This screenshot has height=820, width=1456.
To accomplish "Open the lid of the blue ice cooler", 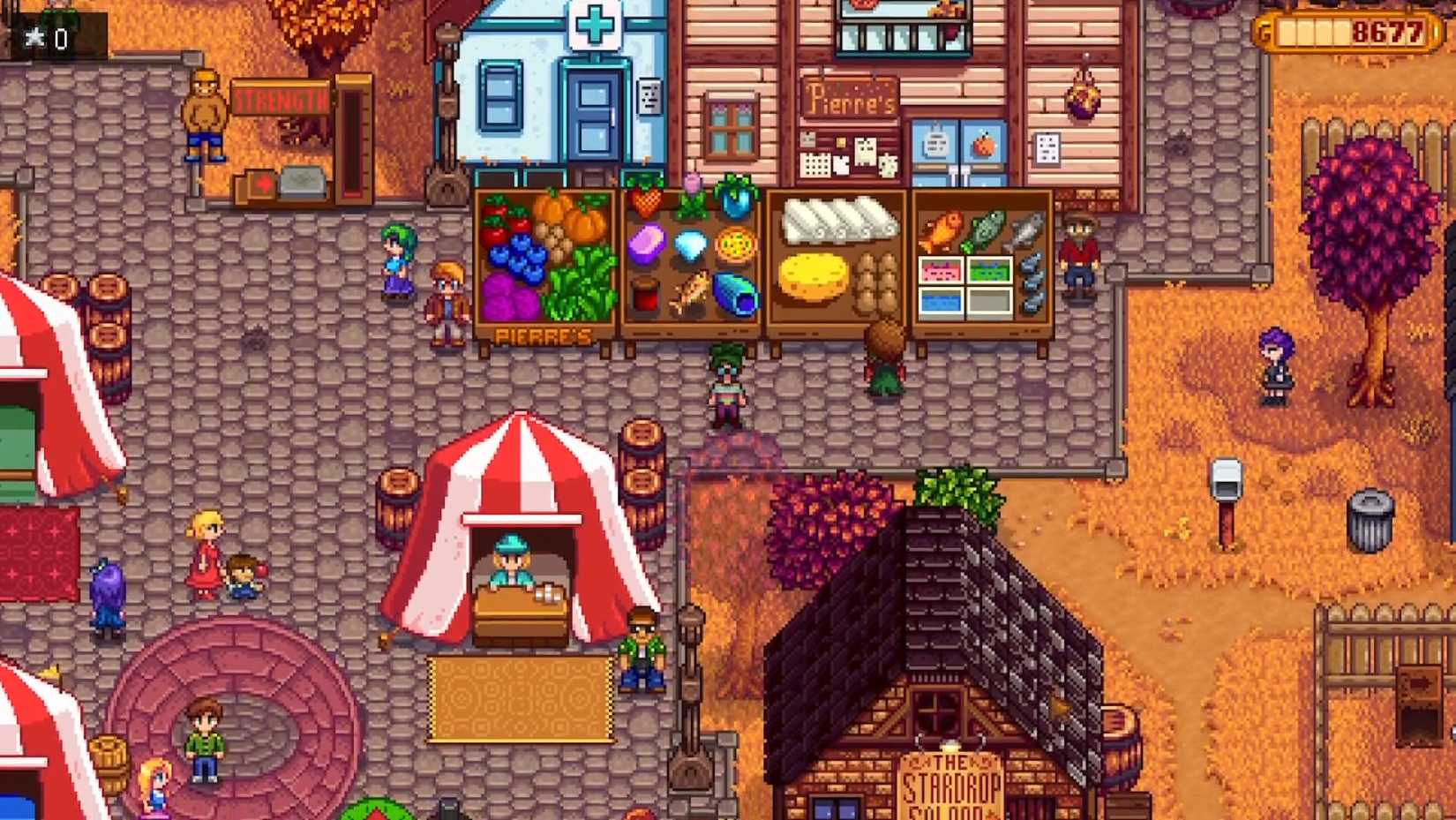I will 940,300.
